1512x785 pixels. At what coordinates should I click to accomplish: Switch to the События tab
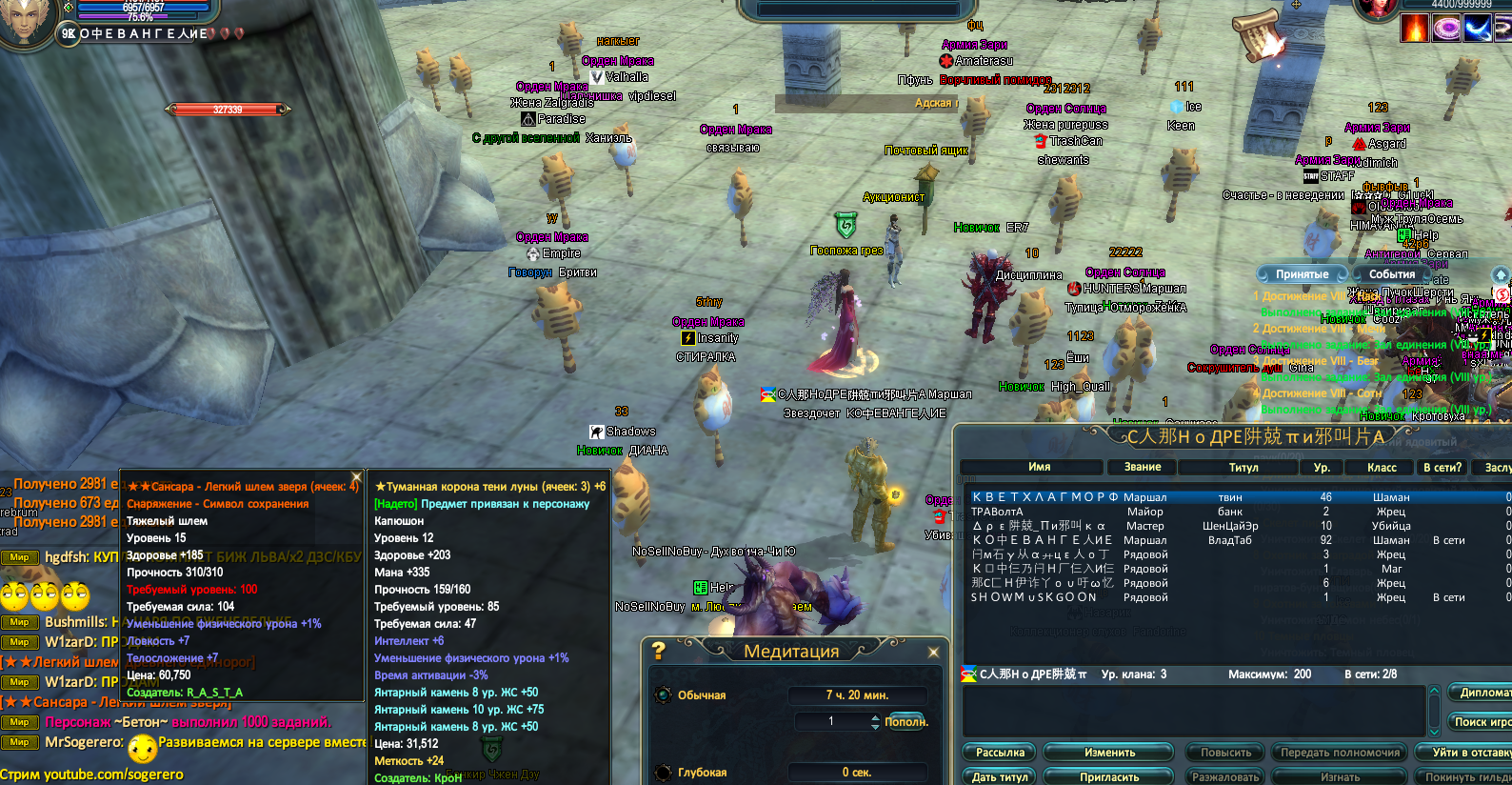pyautogui.click(x=1390, y=273)
